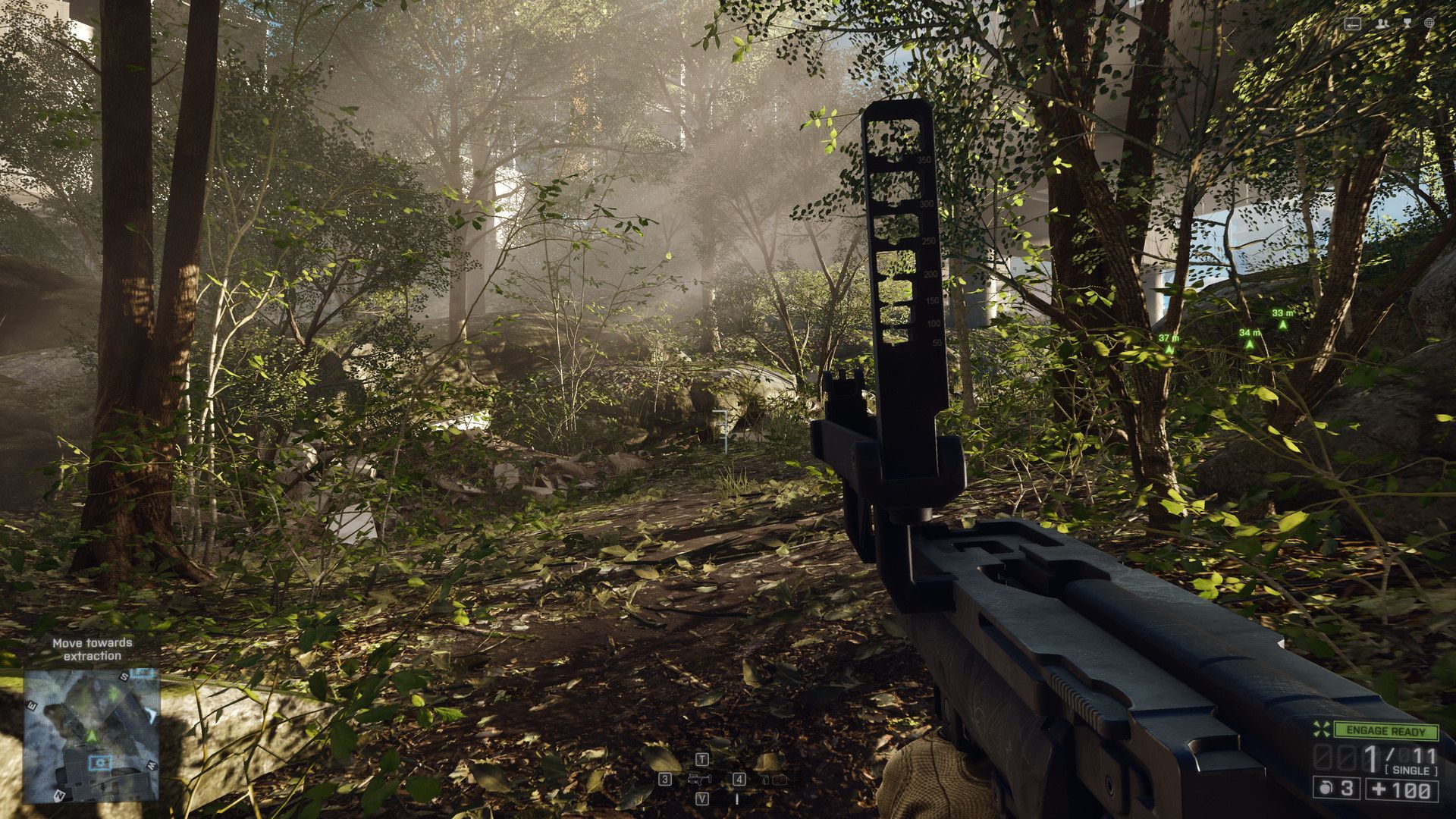Select the "Move towards extraction" objective text
Screen dimensions: 1456x819
(x=93, y=649)
